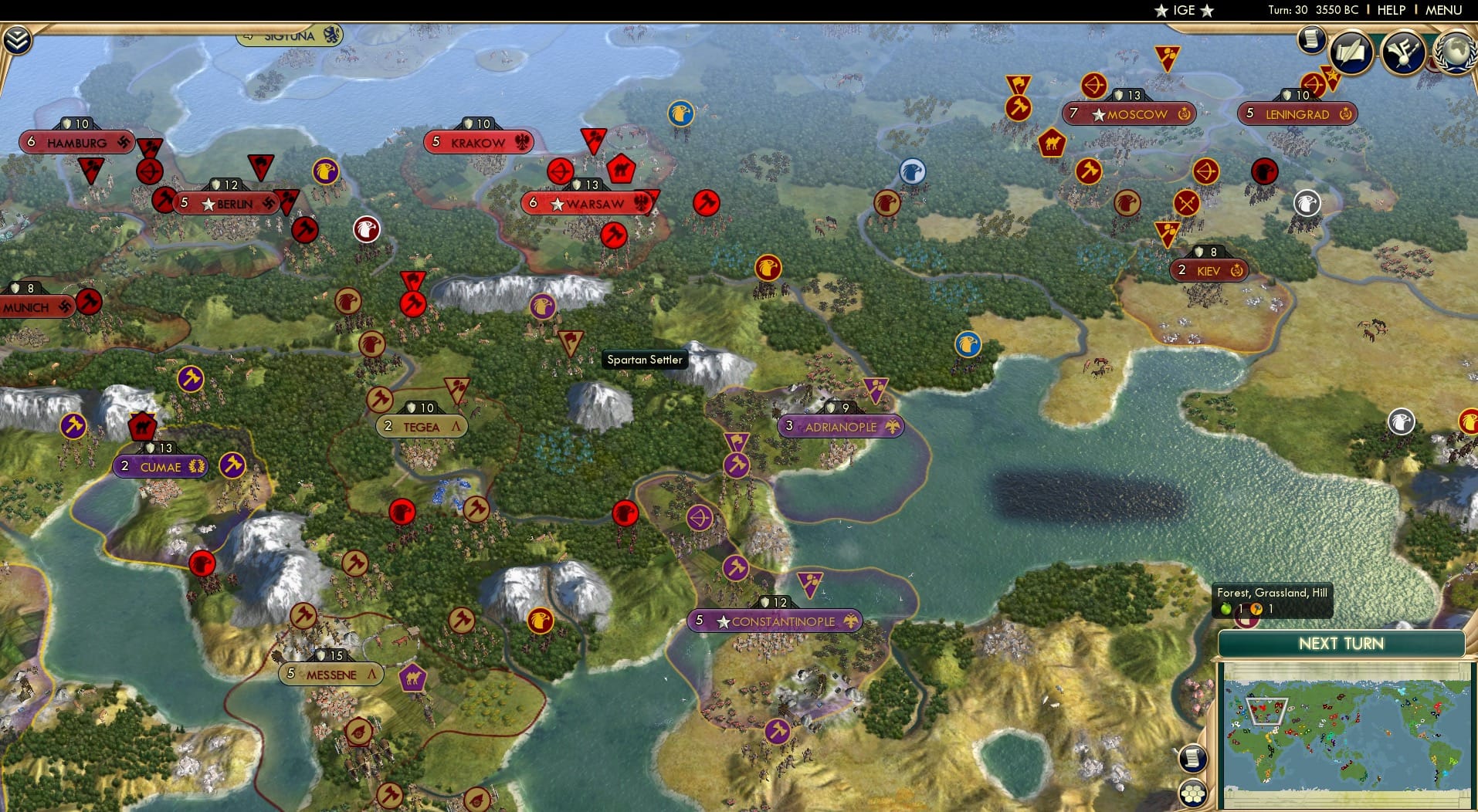Open the HELP menu

[x=1390, y=11]
